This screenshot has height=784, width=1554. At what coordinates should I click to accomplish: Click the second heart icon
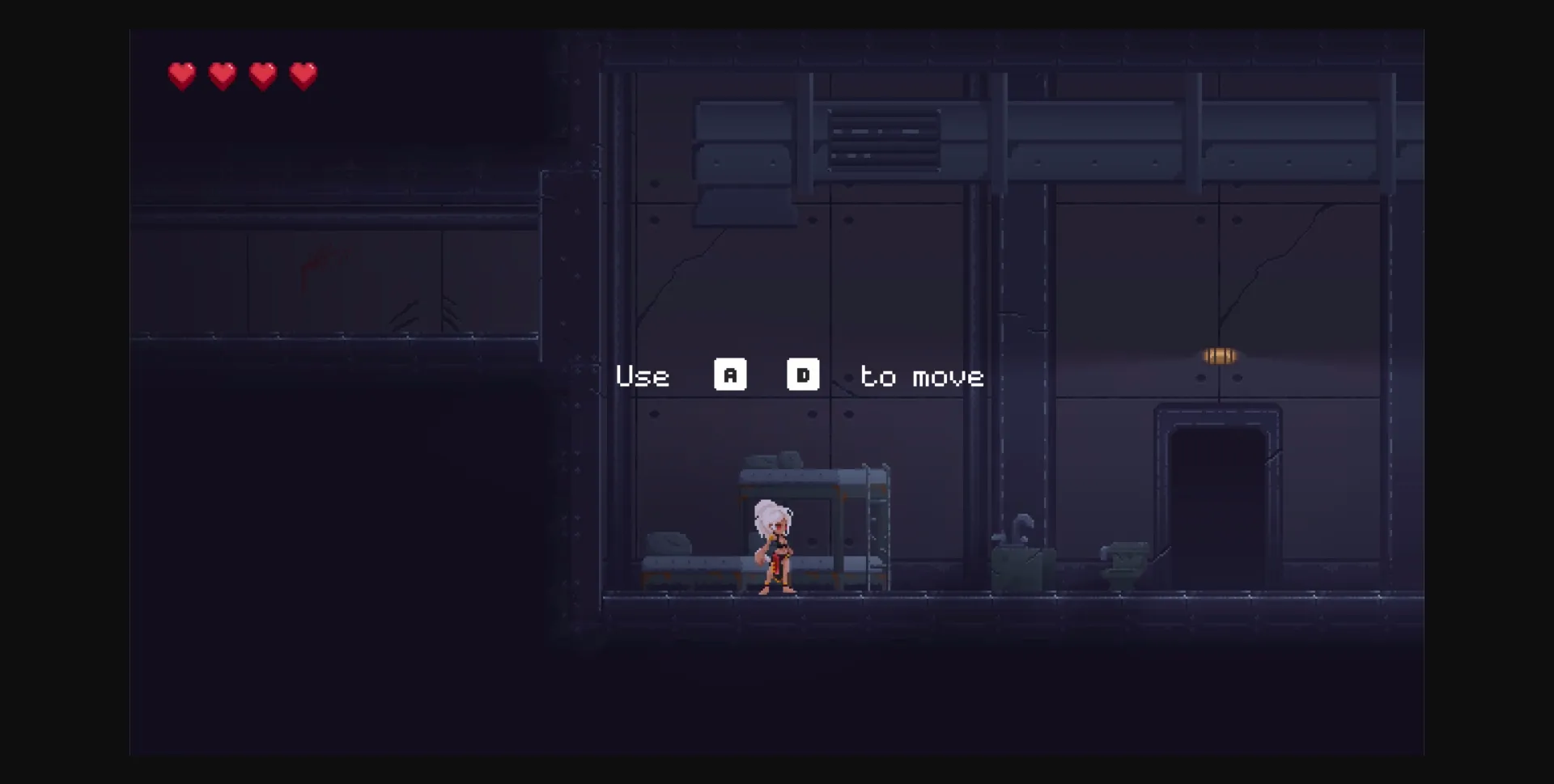pos(223,74)
